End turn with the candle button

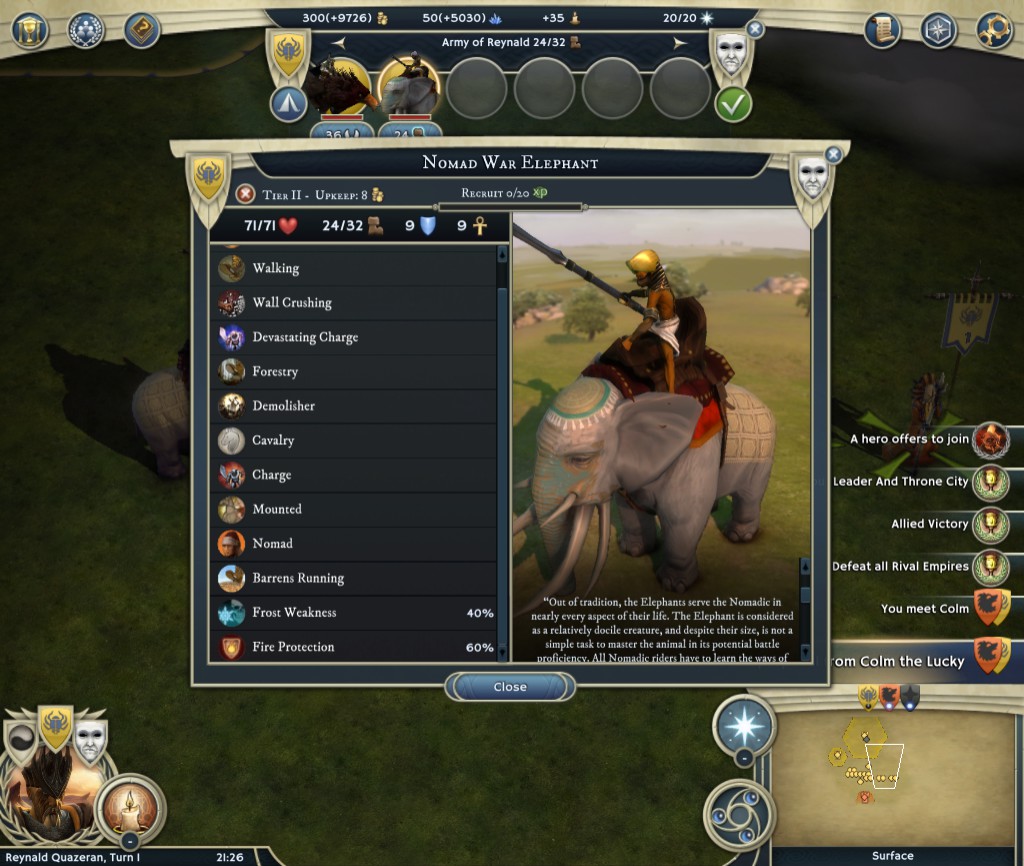[131, 809]
